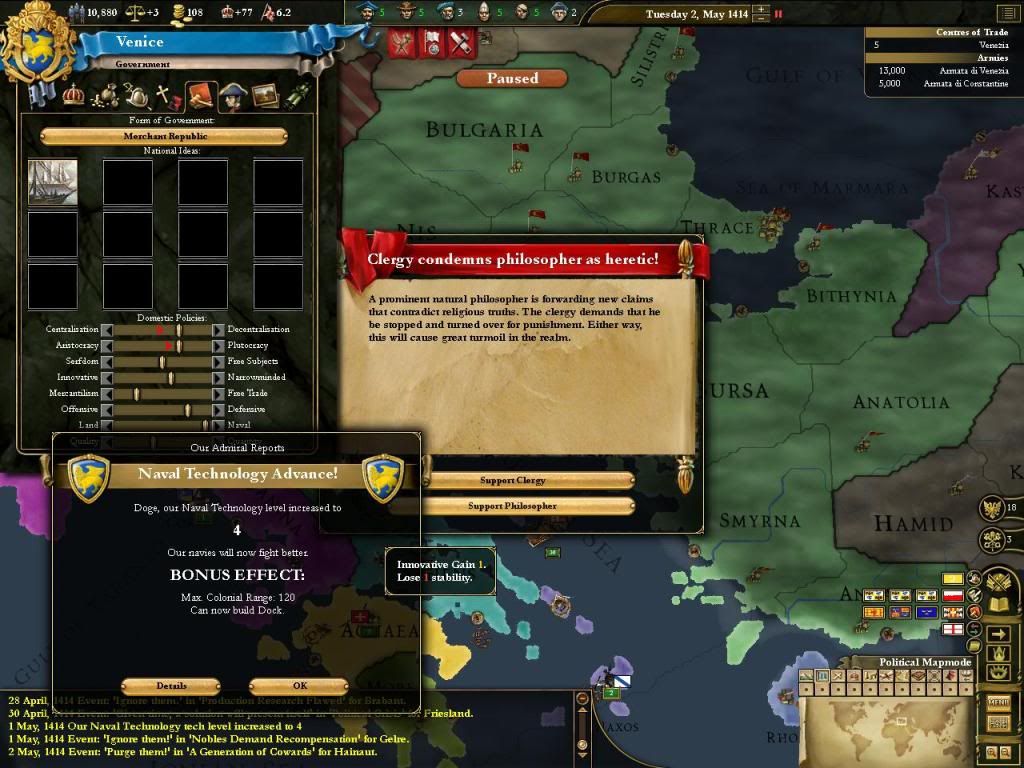Move Innovative slider toward Narrowminded with right arrow
Image resolution: width=1024 pixels, height=768 pixels.
click(x=218, y=378)
